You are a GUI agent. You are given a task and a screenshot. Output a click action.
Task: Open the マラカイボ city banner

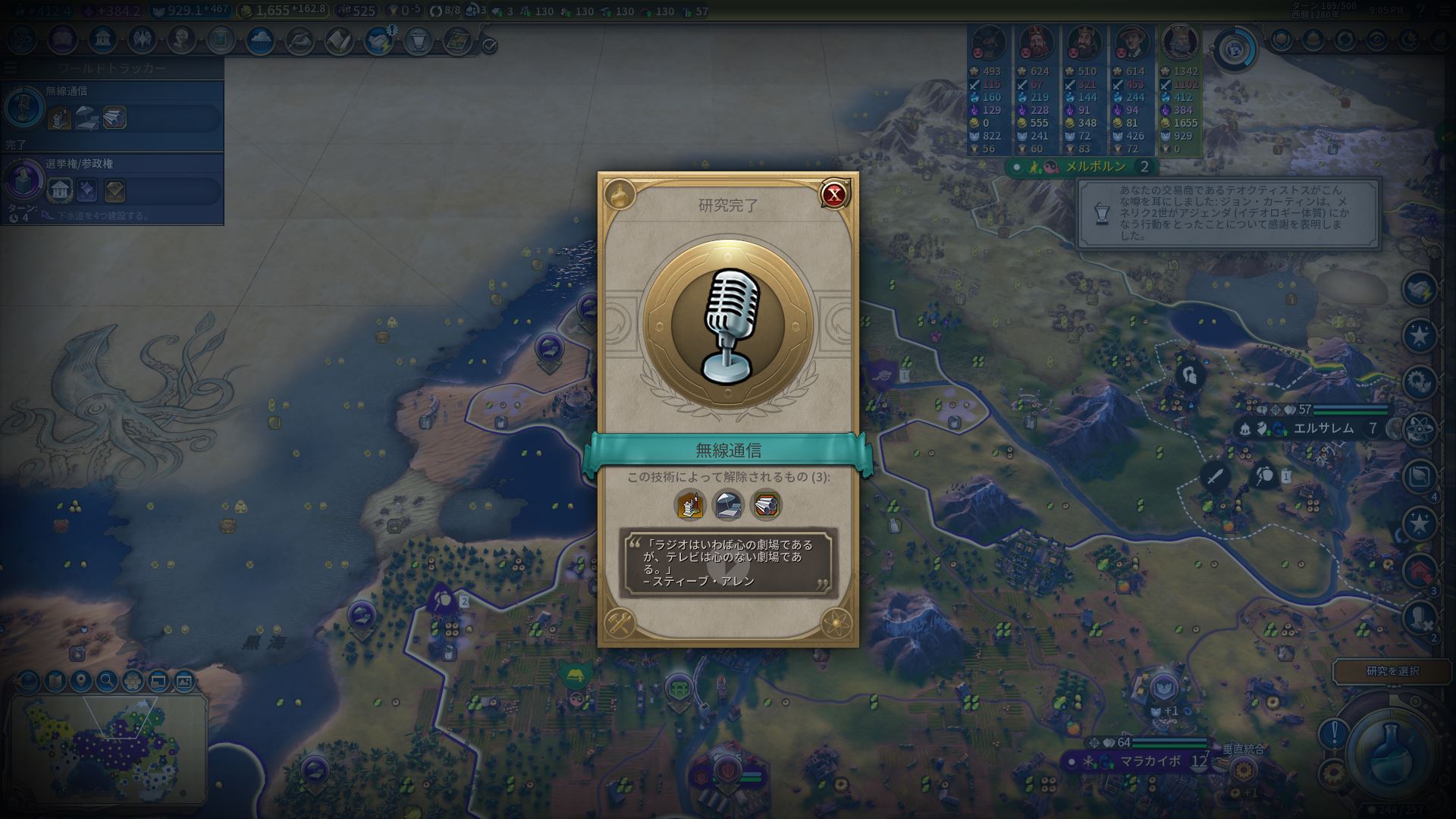[x=1149, y=761]
